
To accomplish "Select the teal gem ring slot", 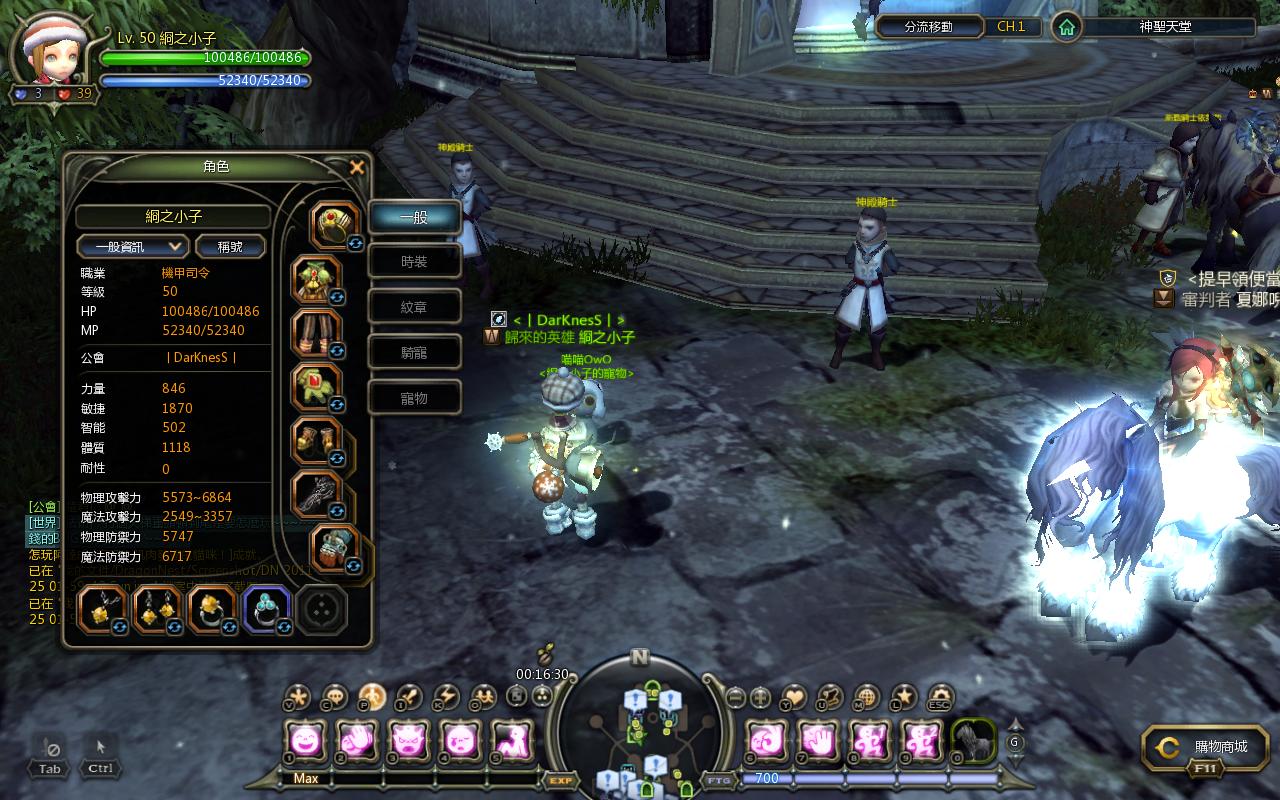I will point(266,609).
